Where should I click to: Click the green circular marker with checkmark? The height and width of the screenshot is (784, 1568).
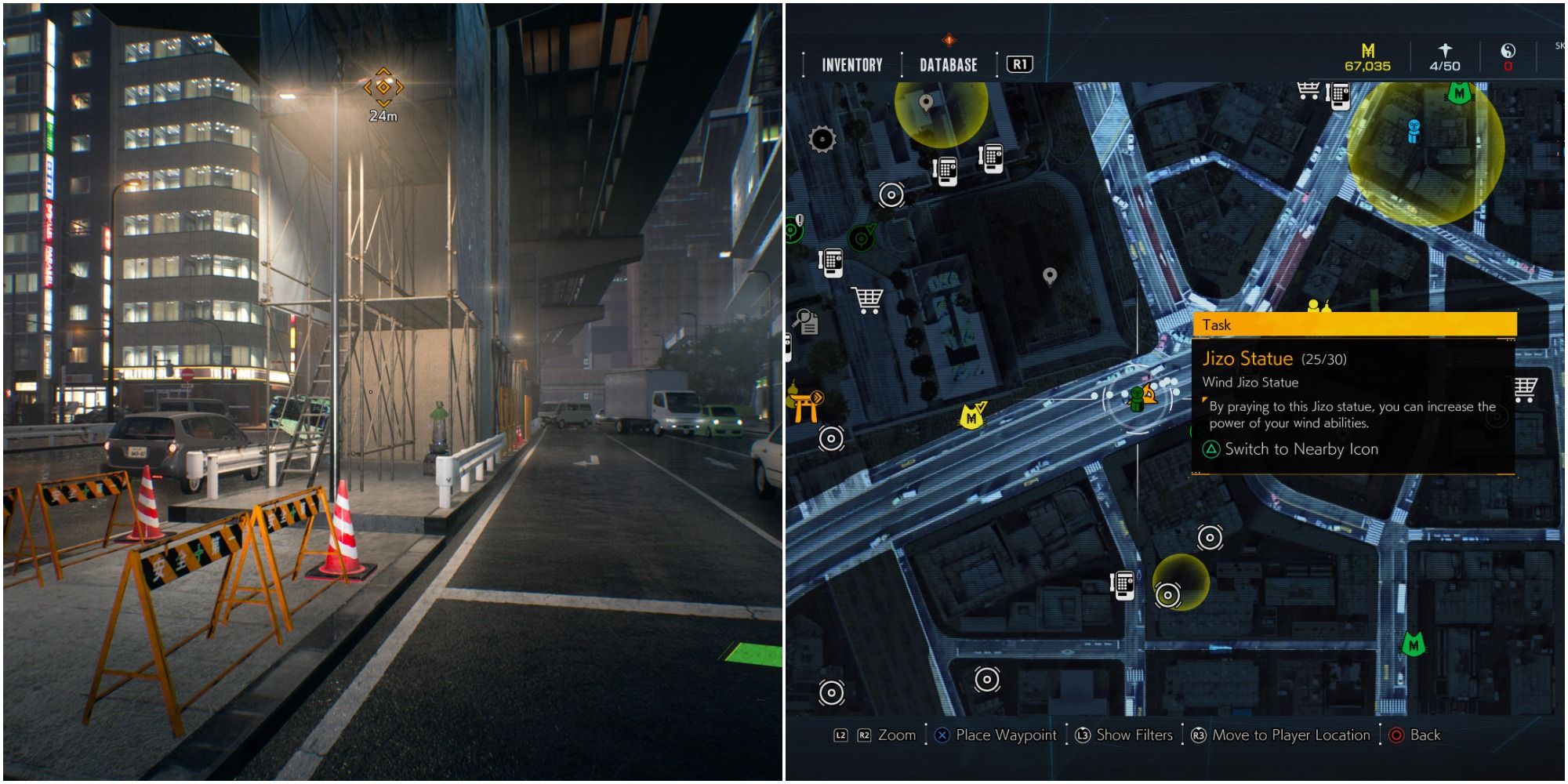tap(862, 238)
